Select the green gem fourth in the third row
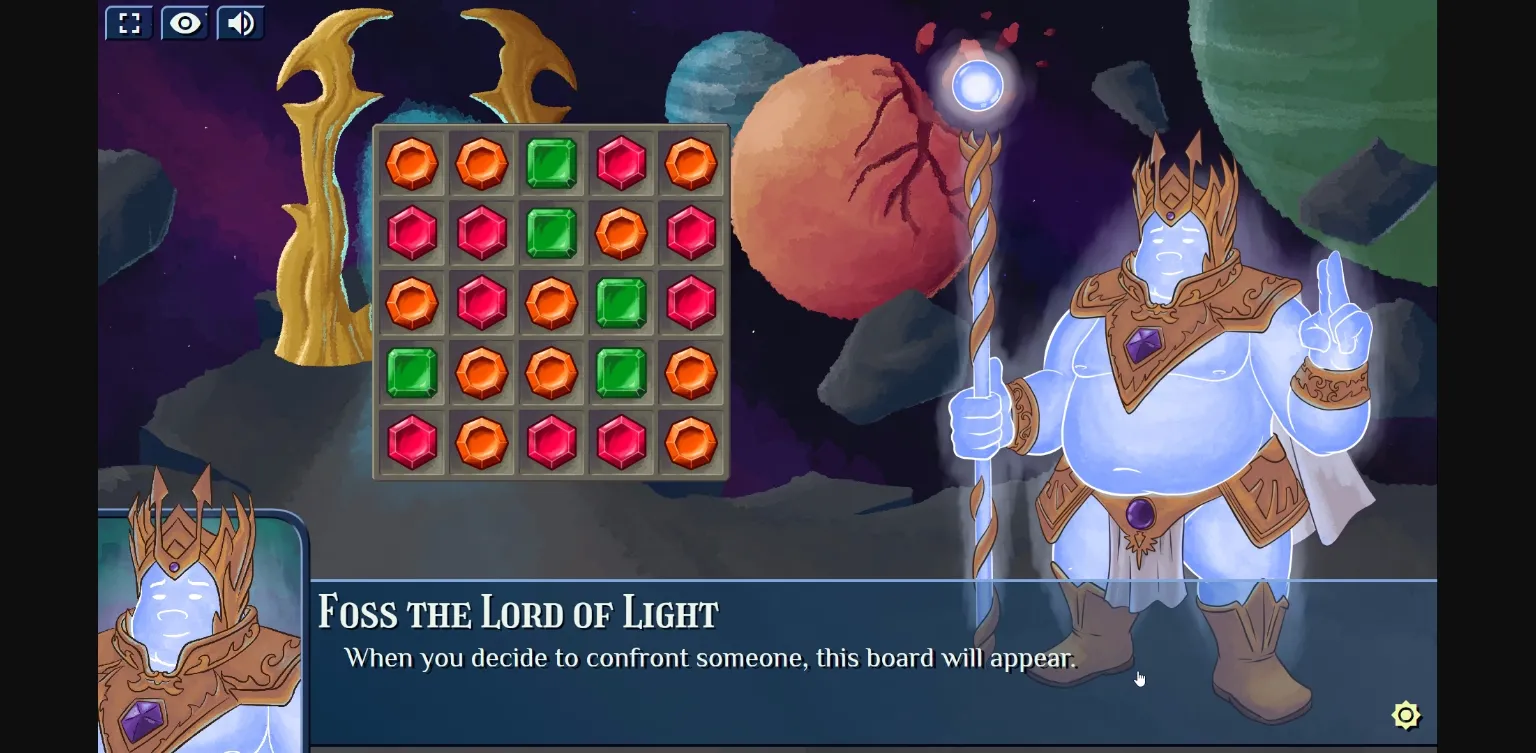Screen dimensions: 1536x753 pos(621,303)
